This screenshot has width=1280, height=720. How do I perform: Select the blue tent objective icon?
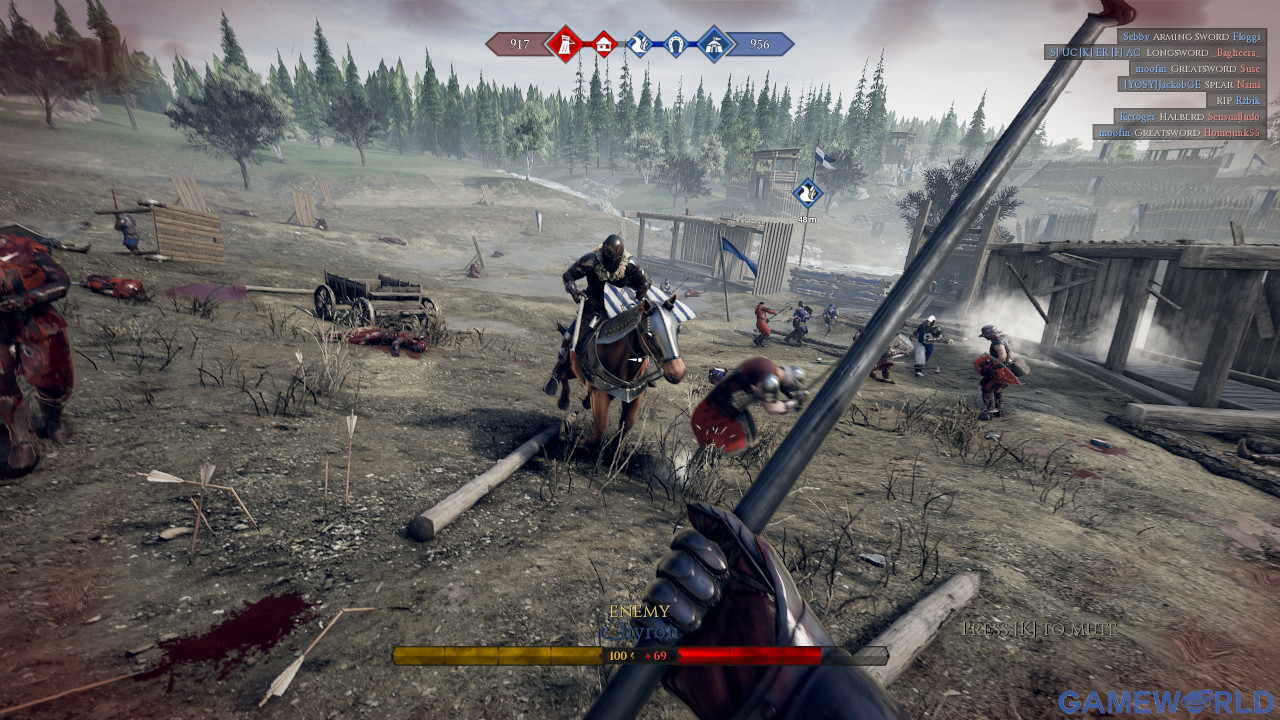[x=715, y=43]
